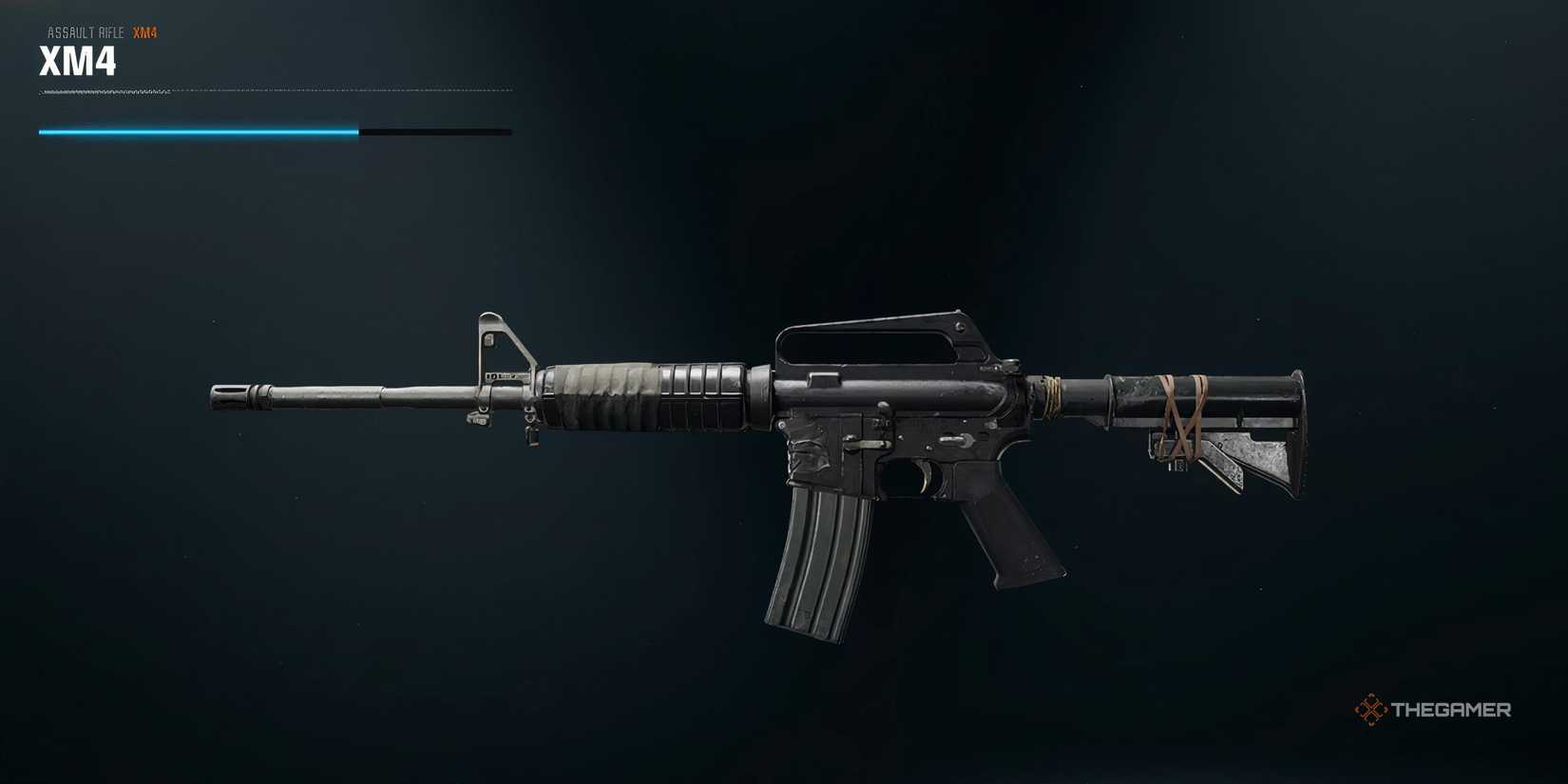Expand the dotted divider line under XM4
This screenshot has height=784, width=1568.
pos(276,90)
